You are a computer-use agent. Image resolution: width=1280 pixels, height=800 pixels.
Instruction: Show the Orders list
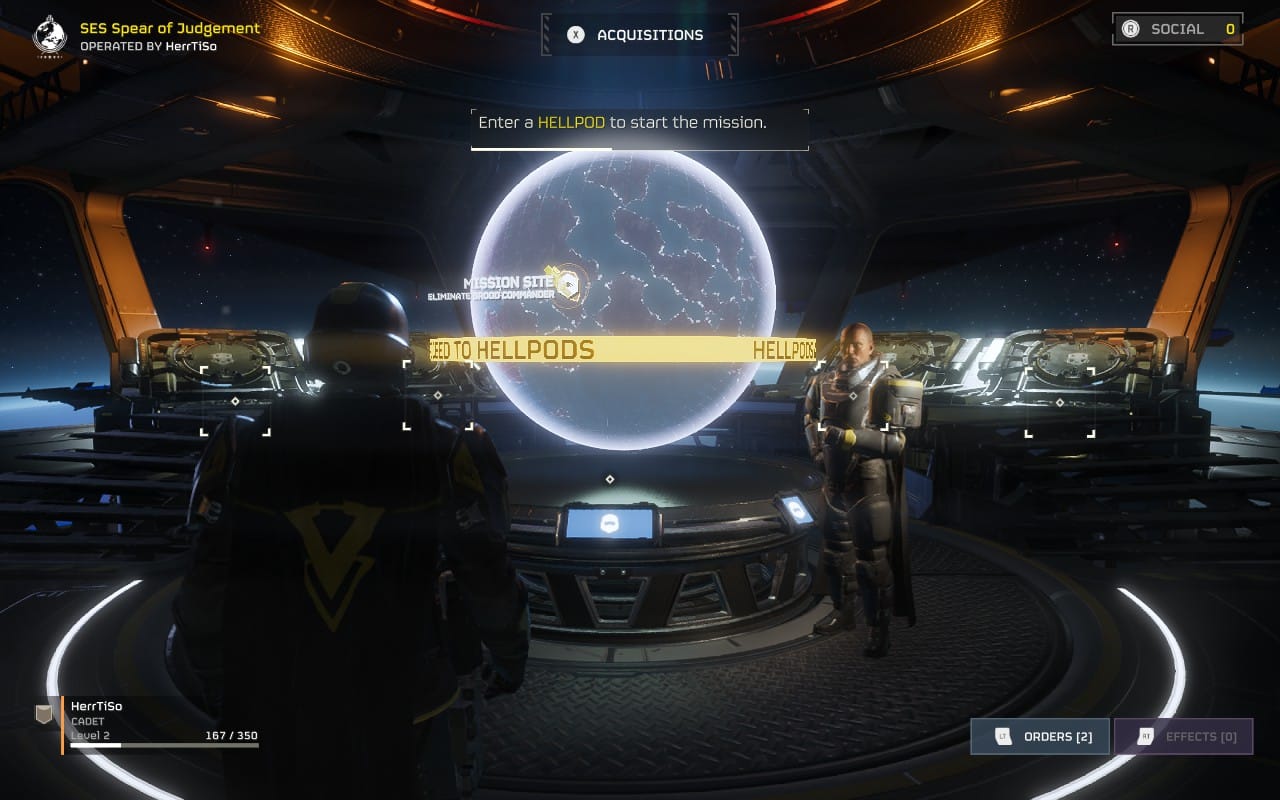[1040, 737]
